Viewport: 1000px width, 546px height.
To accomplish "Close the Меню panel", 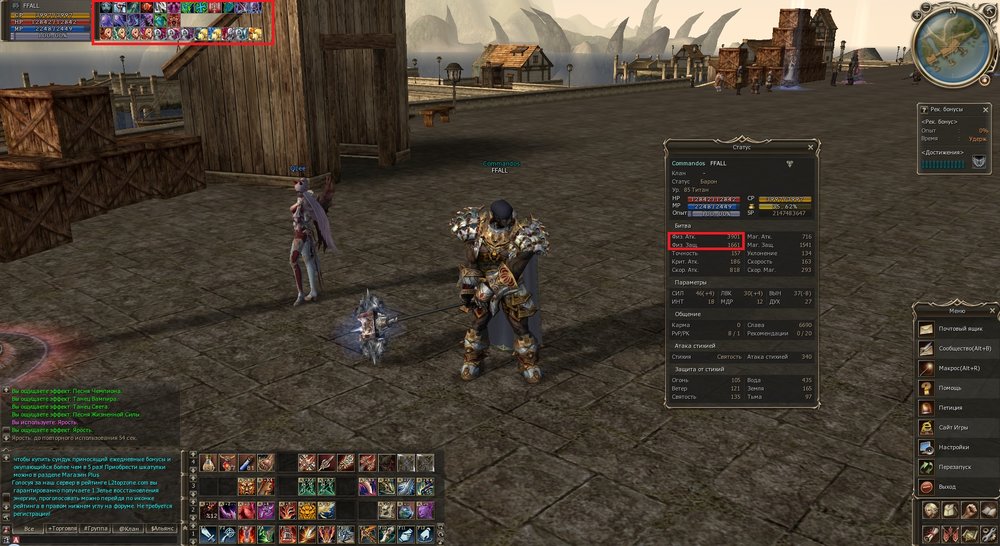I will point(991,310).
